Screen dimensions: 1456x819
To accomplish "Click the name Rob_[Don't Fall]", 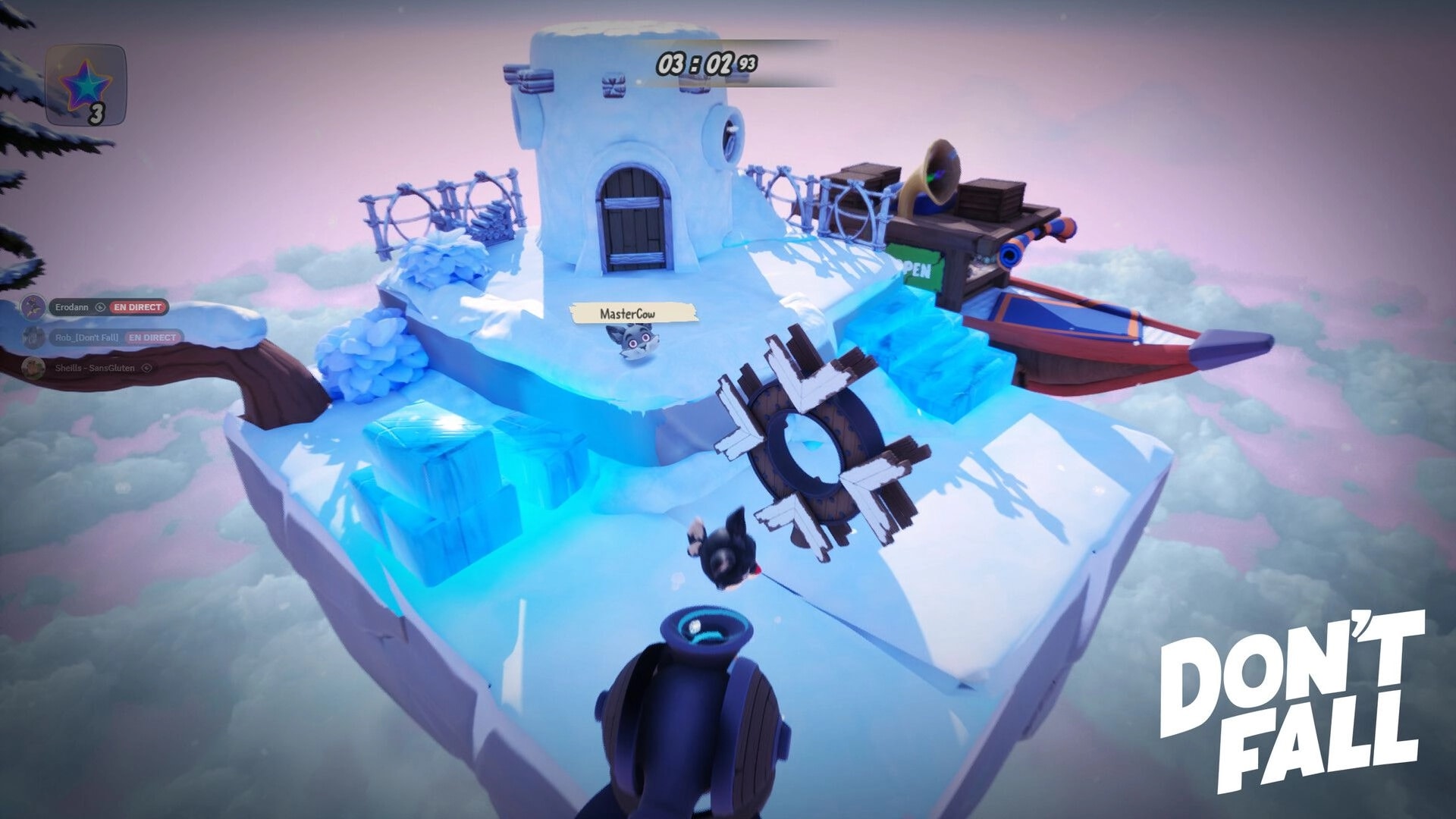I will coord(86,337).
